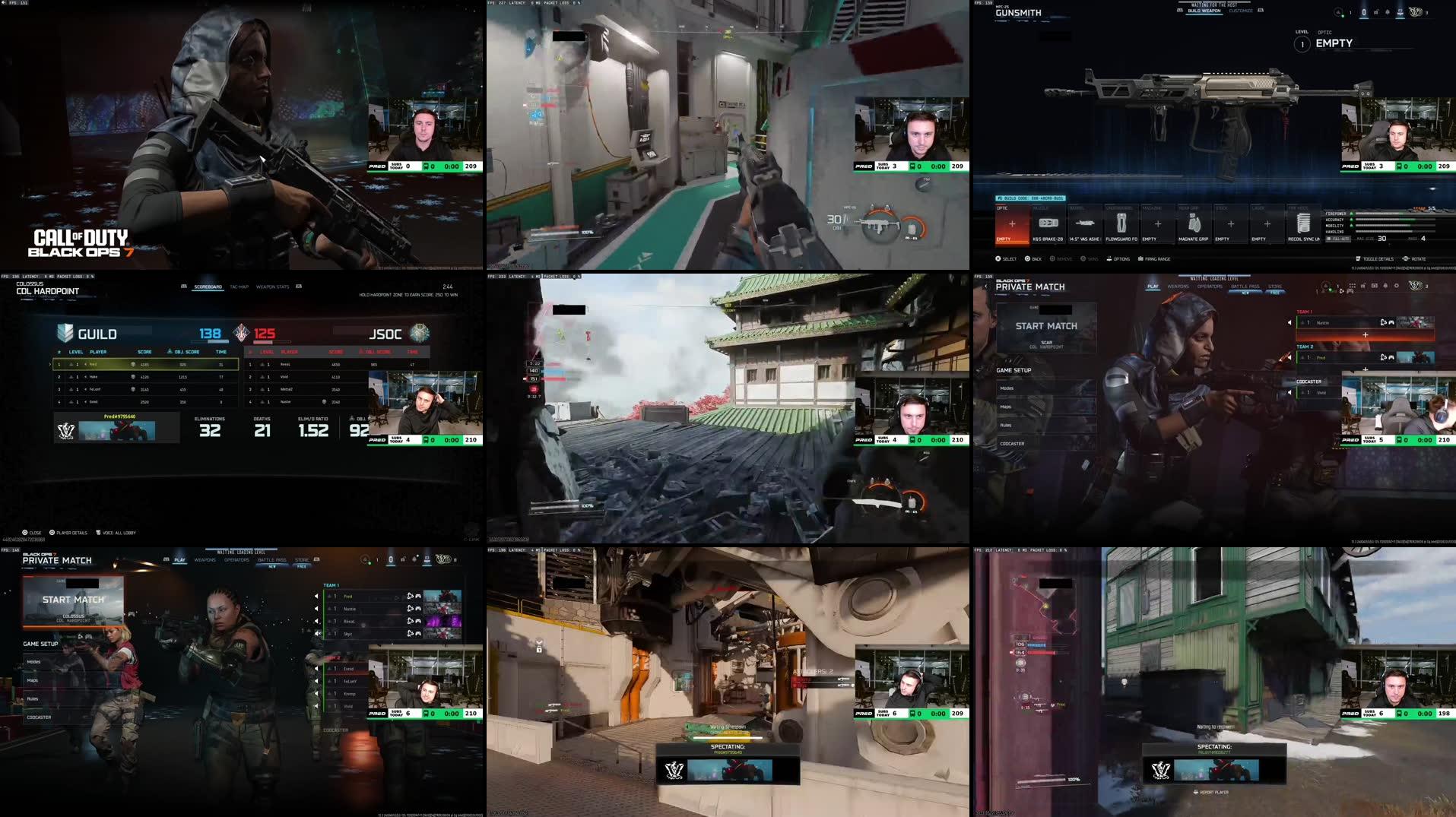Viewport: 1456px width, 817px height.
Task: Expand Modes under Game Setup
Action: click(x=34, y=662)
